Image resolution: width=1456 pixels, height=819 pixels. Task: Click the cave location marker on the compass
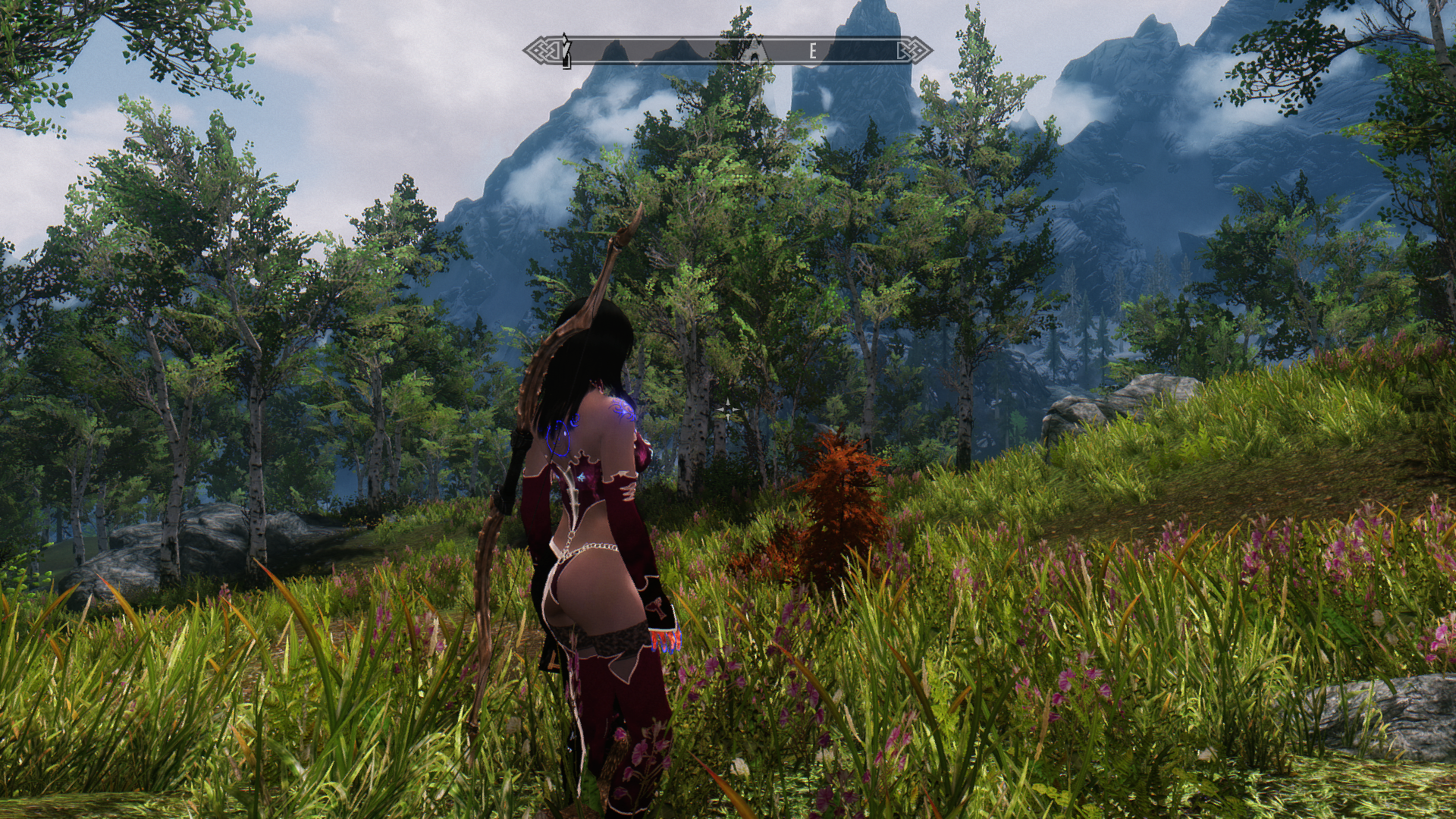pyautogui.click(x=755, y=51)
